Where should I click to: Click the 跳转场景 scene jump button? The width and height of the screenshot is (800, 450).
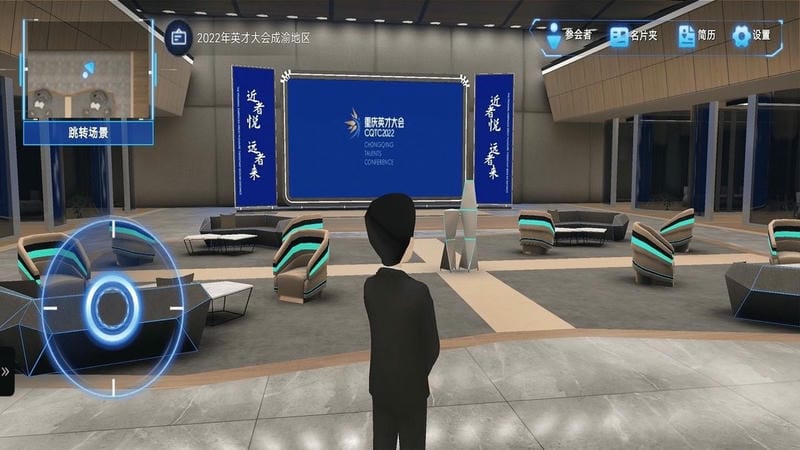[88, 131]
